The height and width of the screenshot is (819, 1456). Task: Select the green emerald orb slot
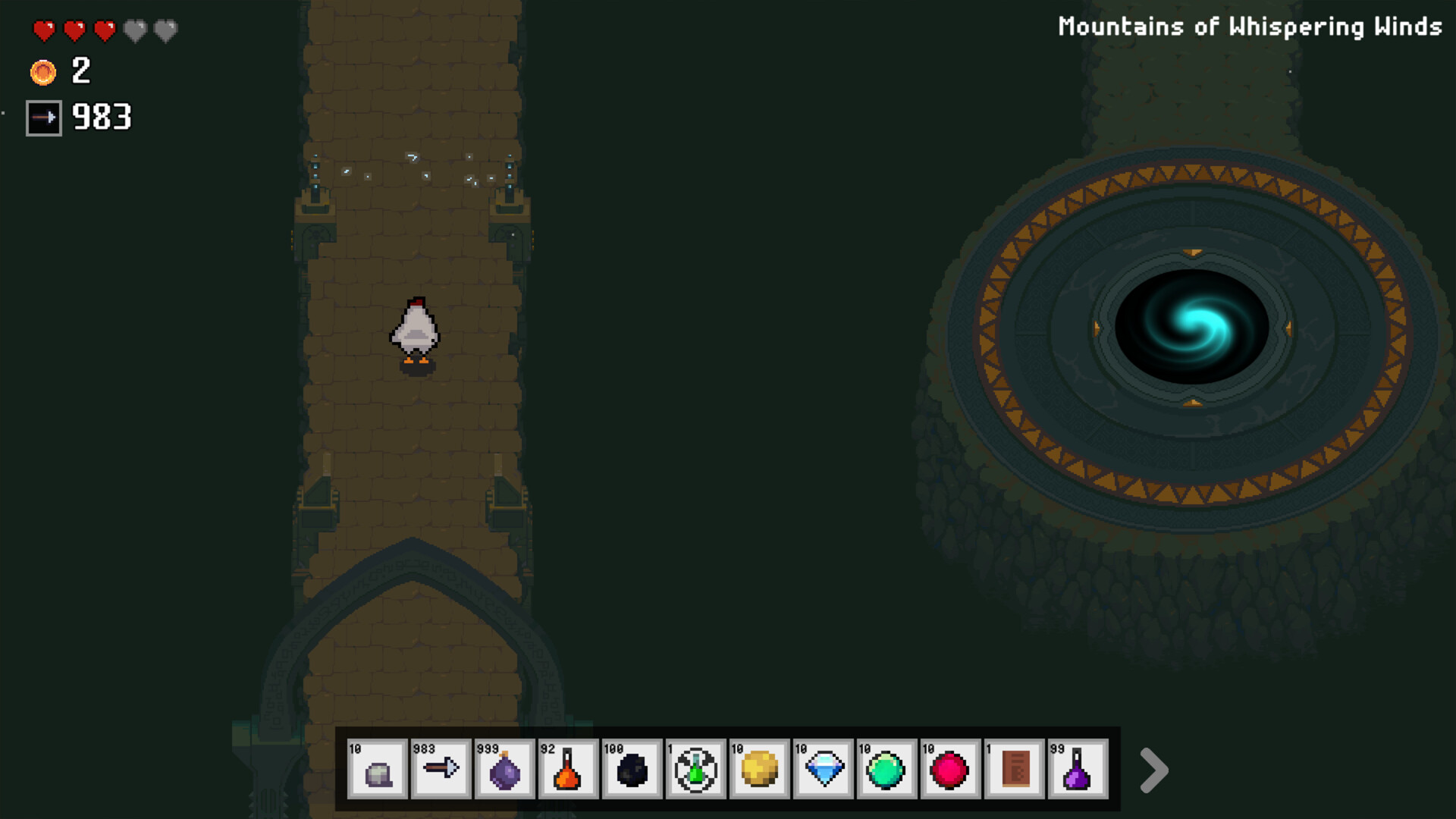[886, 770]
